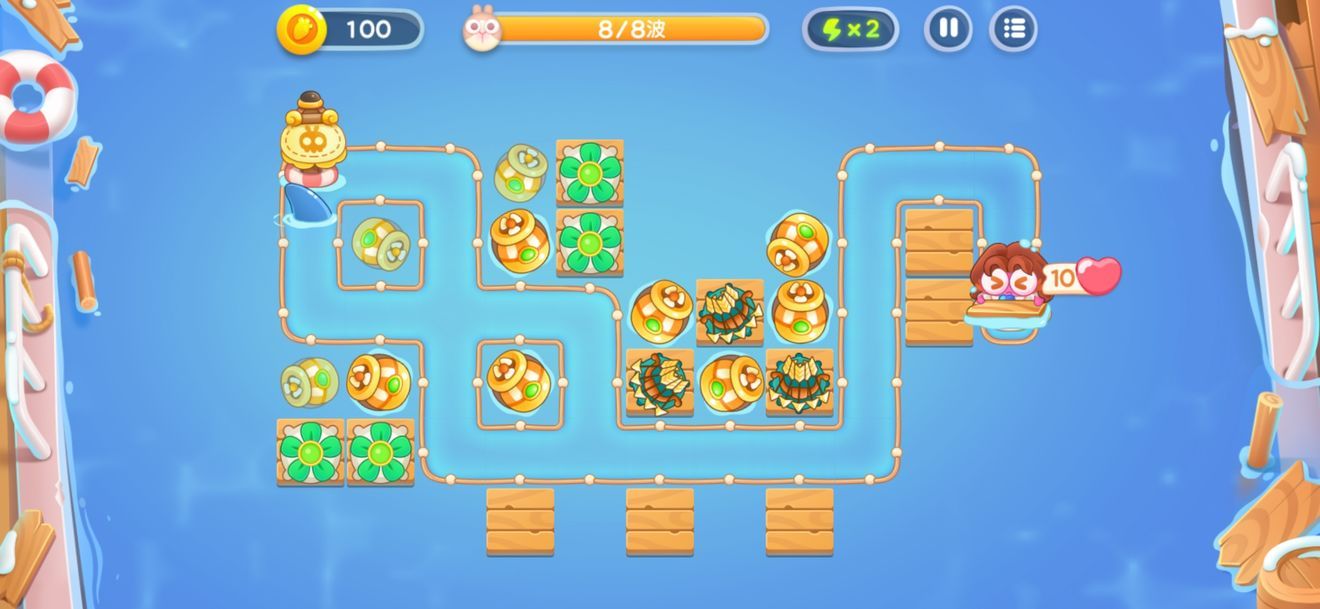The width and height of the screenshot is (1320, 609).
Task: Open the list menu button
Action: [1013, 29]
